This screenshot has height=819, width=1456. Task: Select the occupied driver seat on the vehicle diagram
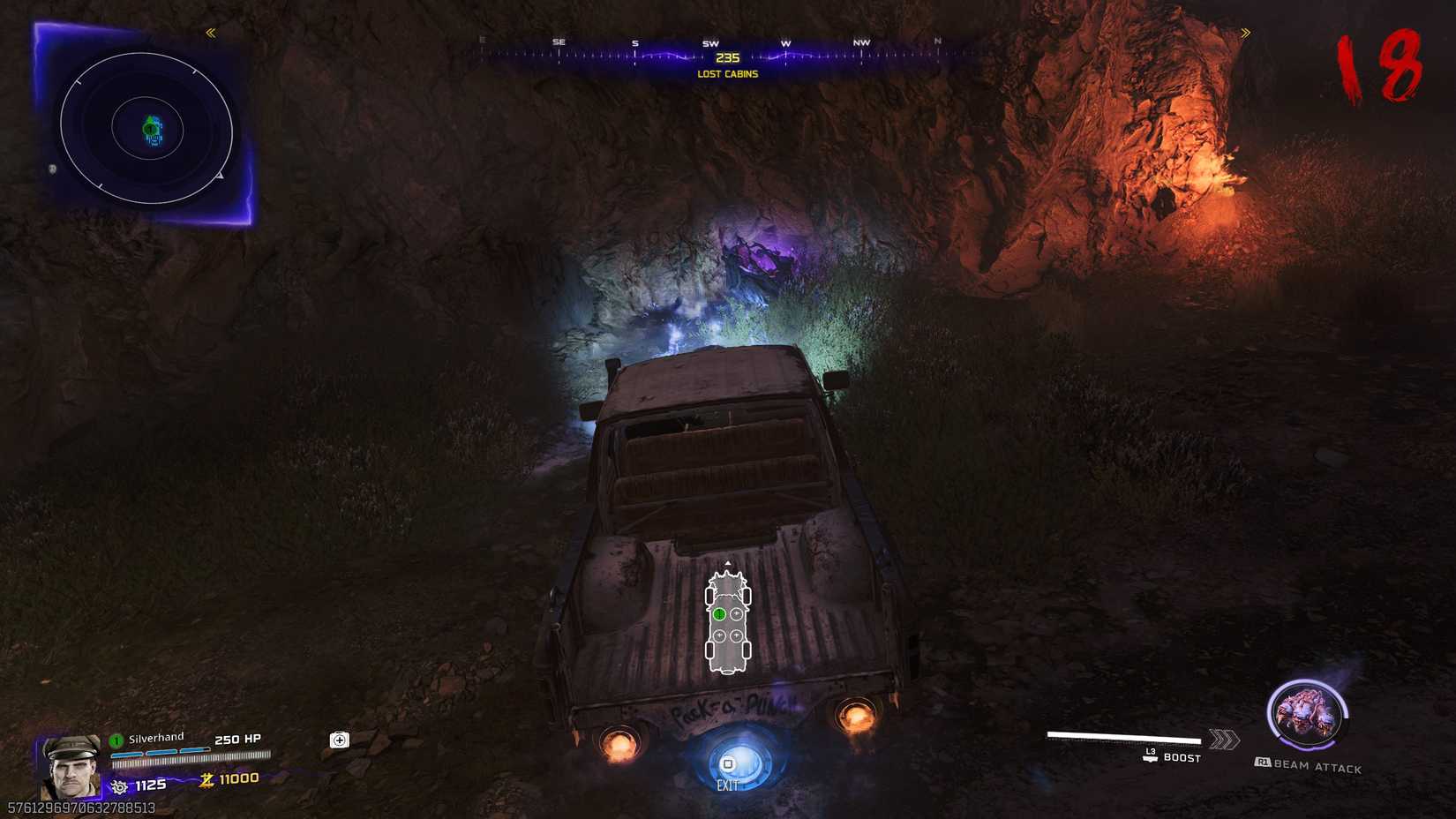pyautogui.click(x=720, y=612)
